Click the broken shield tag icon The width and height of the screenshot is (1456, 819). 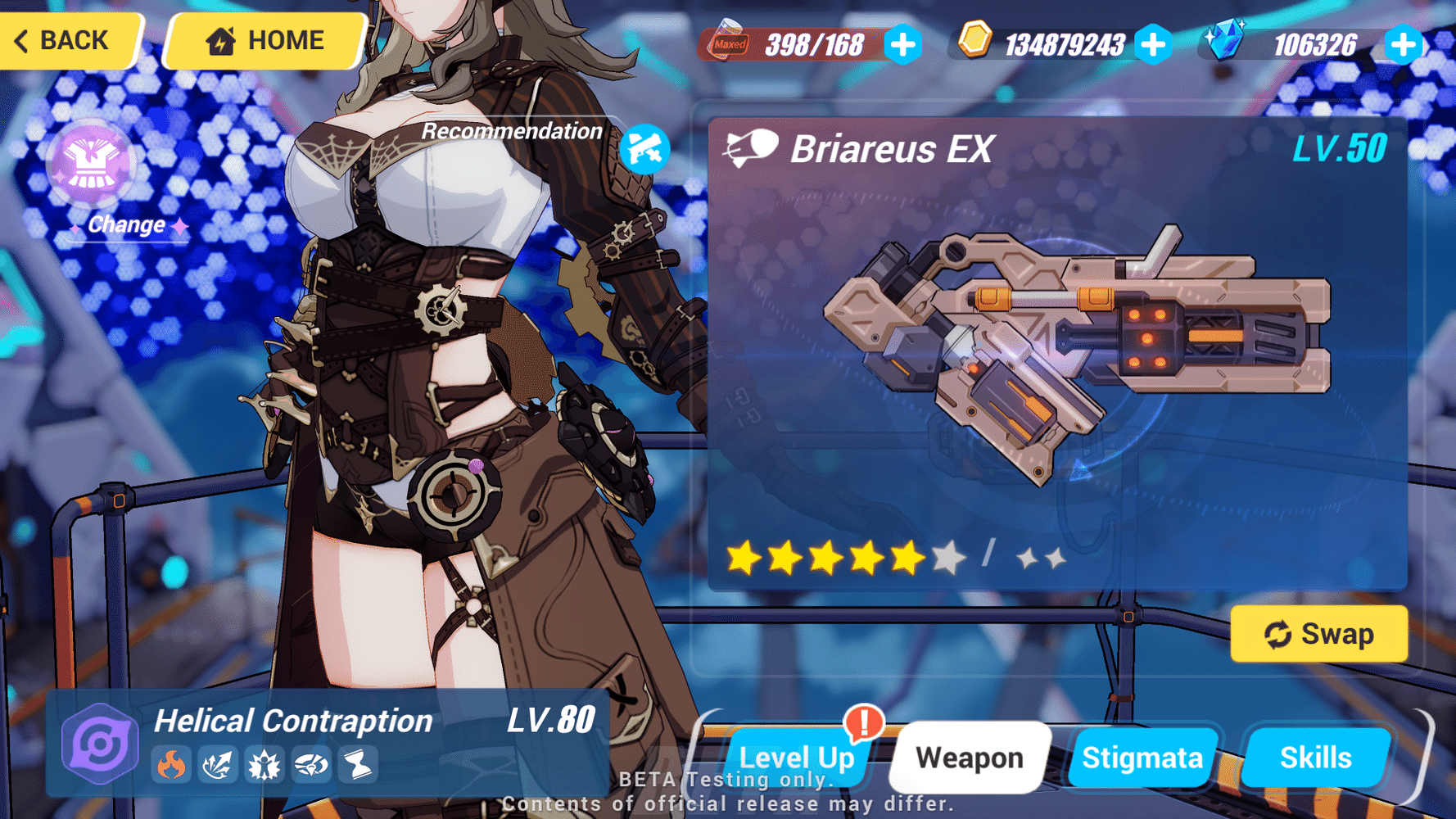(310, 764)
